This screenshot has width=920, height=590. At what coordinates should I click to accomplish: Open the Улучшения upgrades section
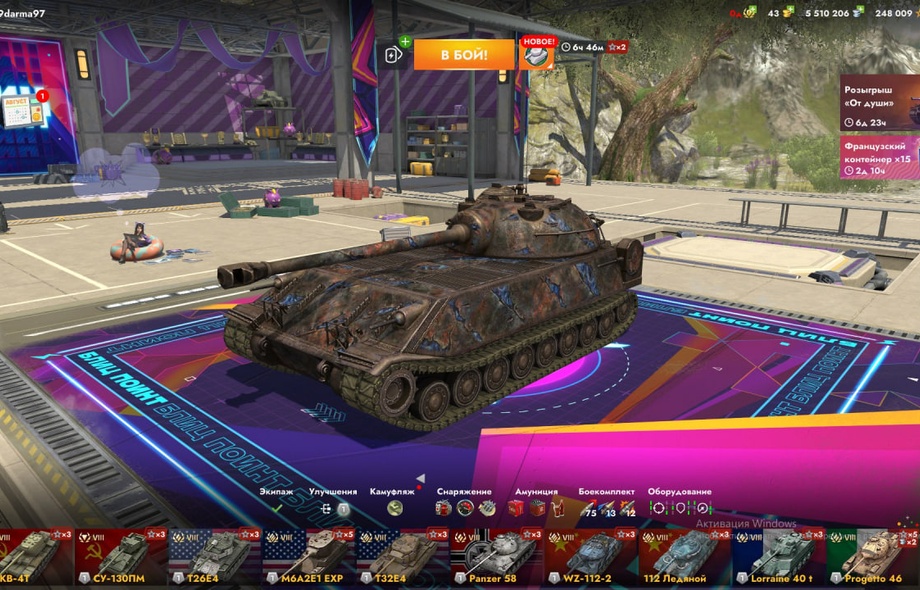click(x=333, y=501)
